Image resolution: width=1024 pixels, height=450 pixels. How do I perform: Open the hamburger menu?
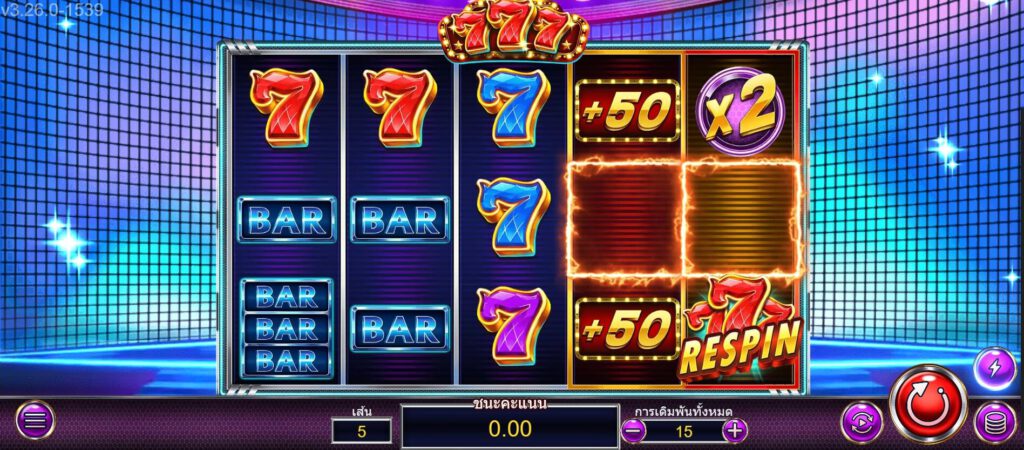pos(35,421)
